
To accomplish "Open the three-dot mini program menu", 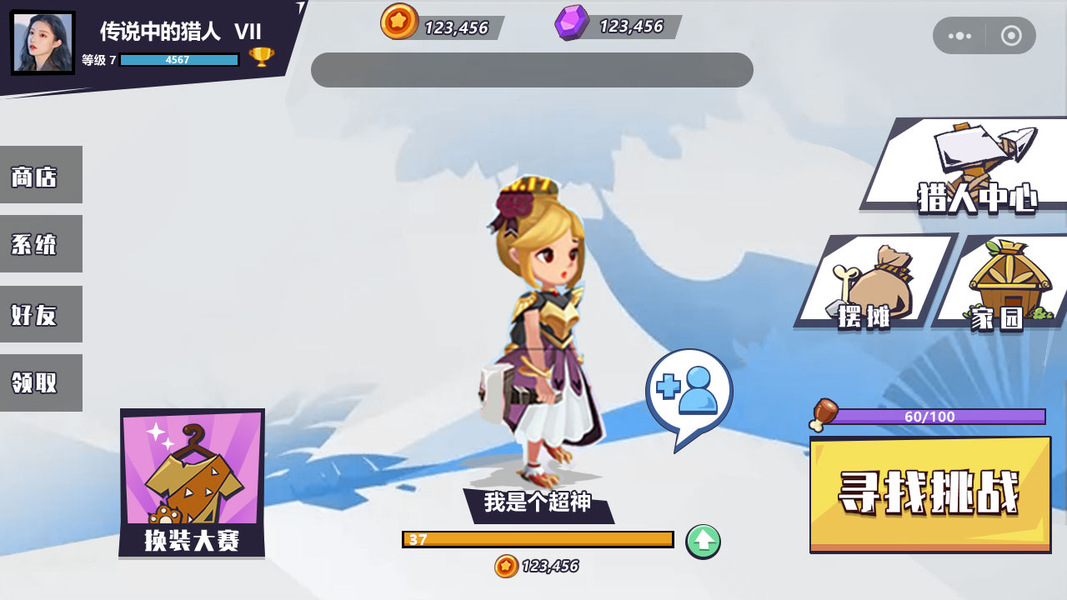I will 959,36.
